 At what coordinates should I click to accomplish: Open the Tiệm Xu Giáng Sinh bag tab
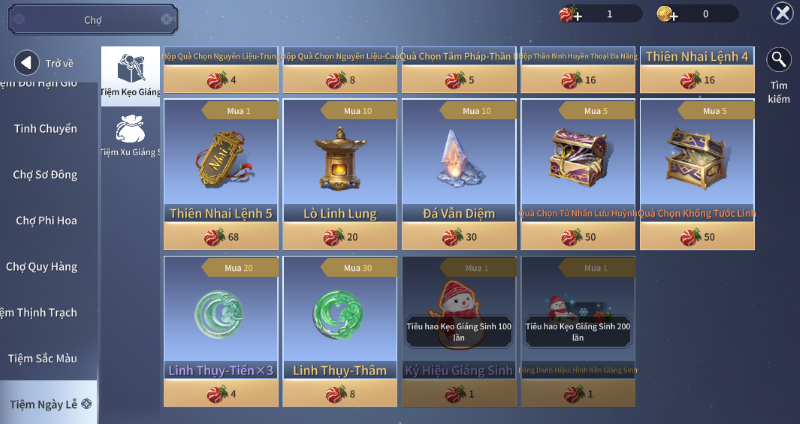pos(130,135)
